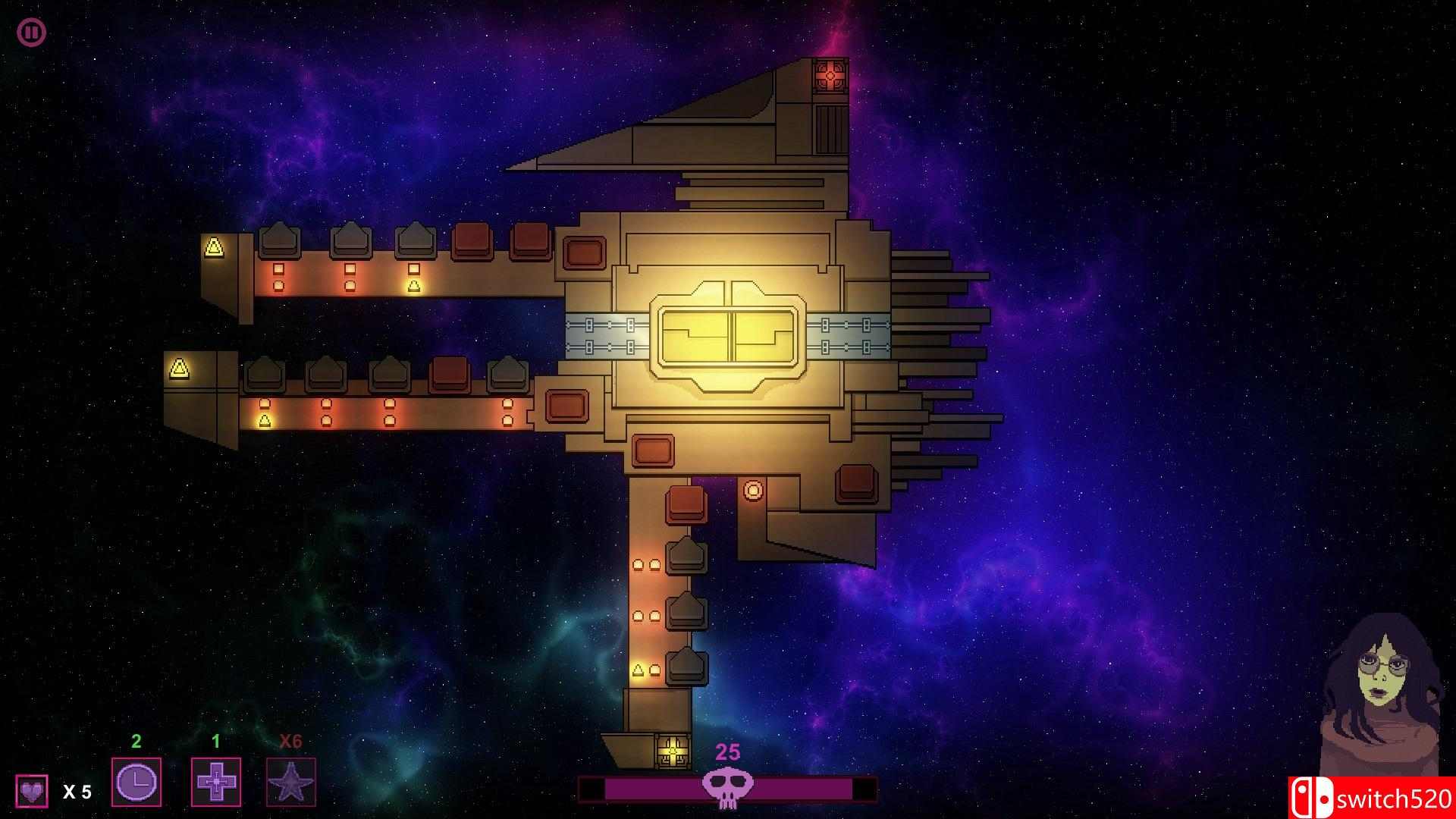The width and height of the screenshot is (1456, 819).
Task: Select the X 5 lives label
Action: tap(76, 791)
